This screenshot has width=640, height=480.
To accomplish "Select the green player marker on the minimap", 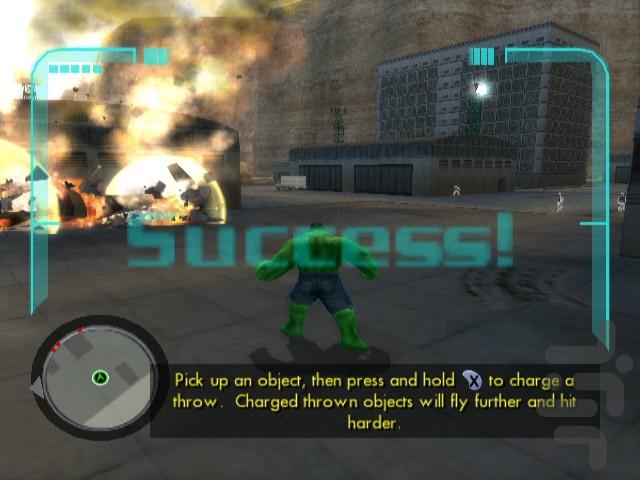I will tap(100, 377).
